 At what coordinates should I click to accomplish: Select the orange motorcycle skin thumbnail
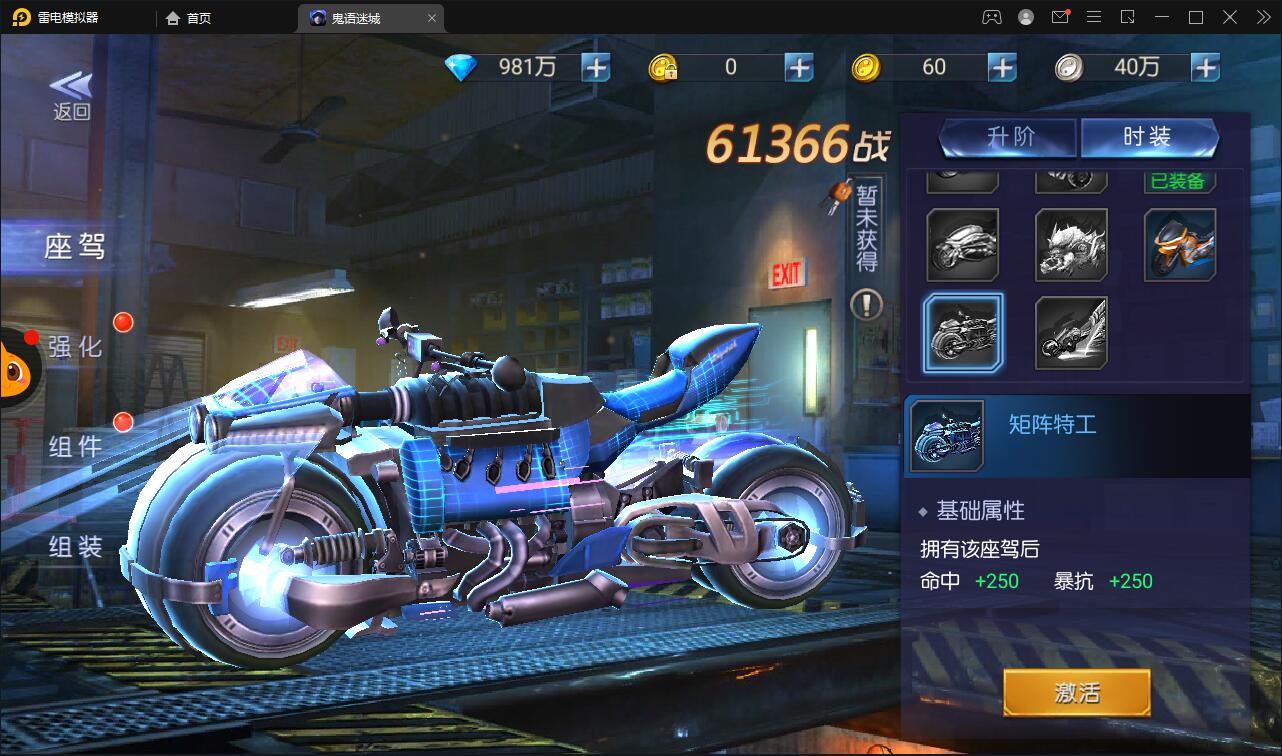[1180, 245]
